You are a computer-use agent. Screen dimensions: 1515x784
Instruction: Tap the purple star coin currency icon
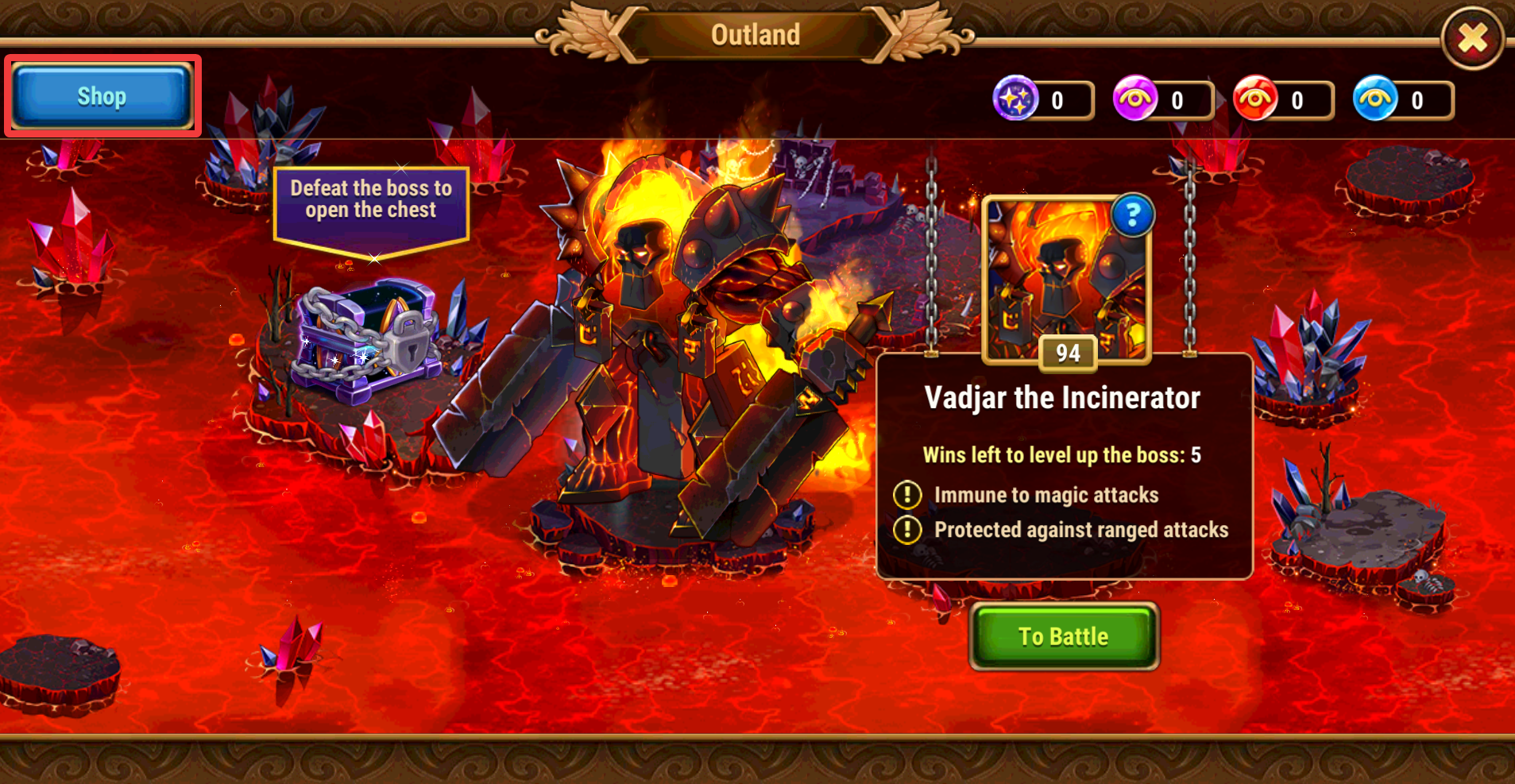1015,99
